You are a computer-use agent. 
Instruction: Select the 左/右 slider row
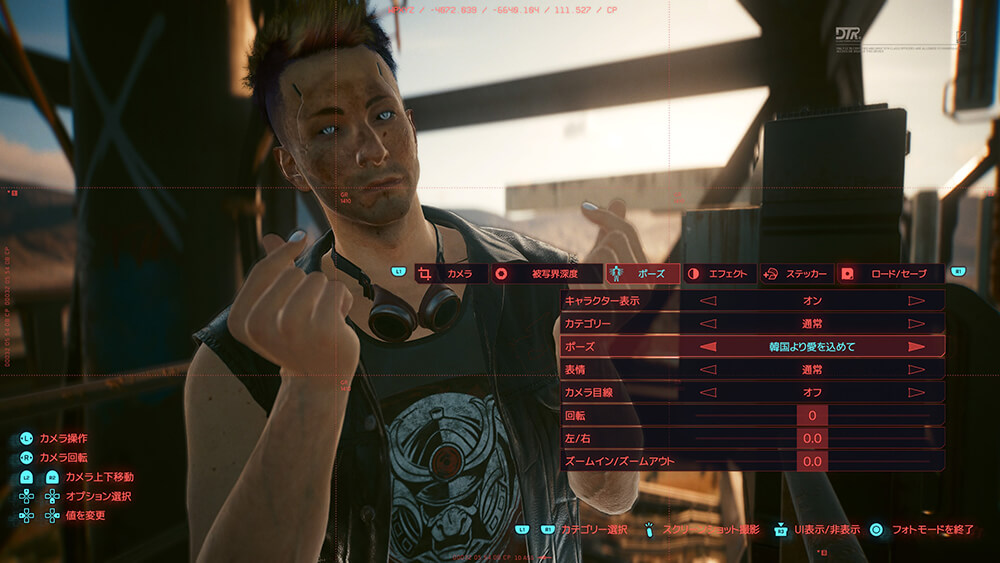click(811, 438)
